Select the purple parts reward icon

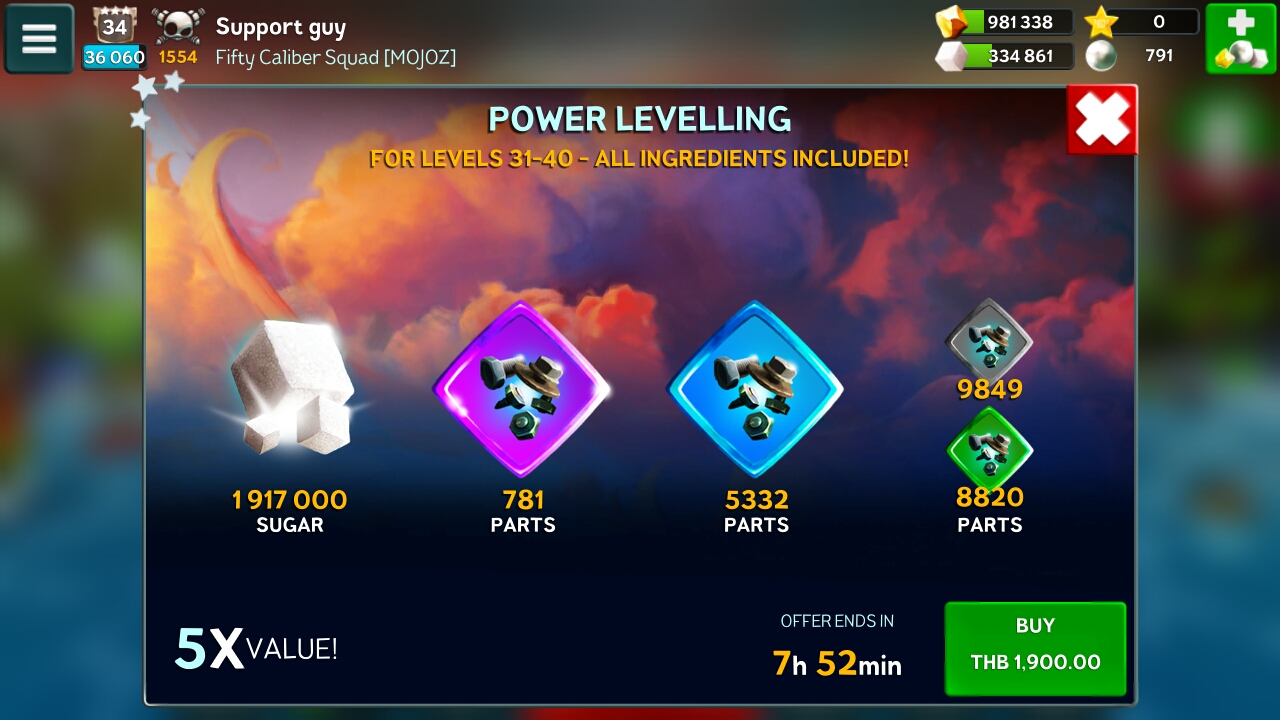click(x=522, y=389)
